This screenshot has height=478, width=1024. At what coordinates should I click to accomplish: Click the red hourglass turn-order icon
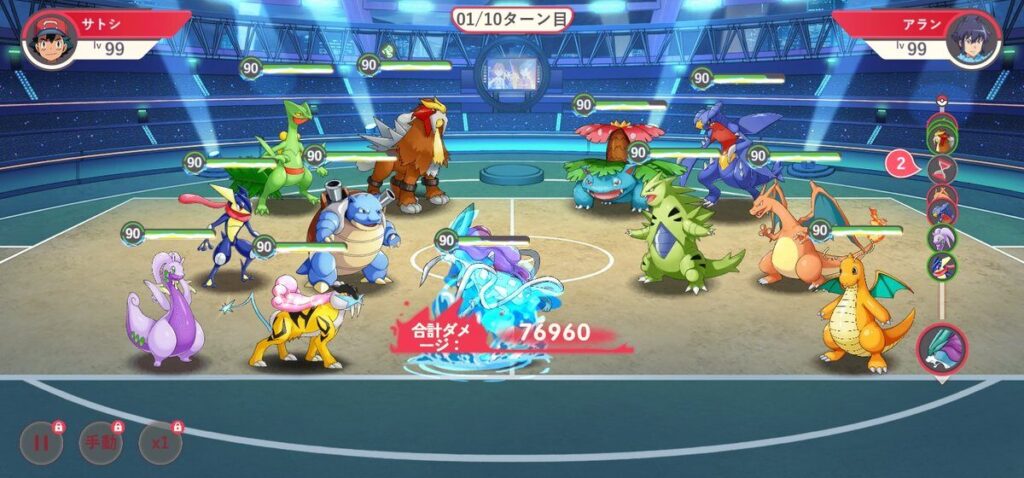[942, 168]
